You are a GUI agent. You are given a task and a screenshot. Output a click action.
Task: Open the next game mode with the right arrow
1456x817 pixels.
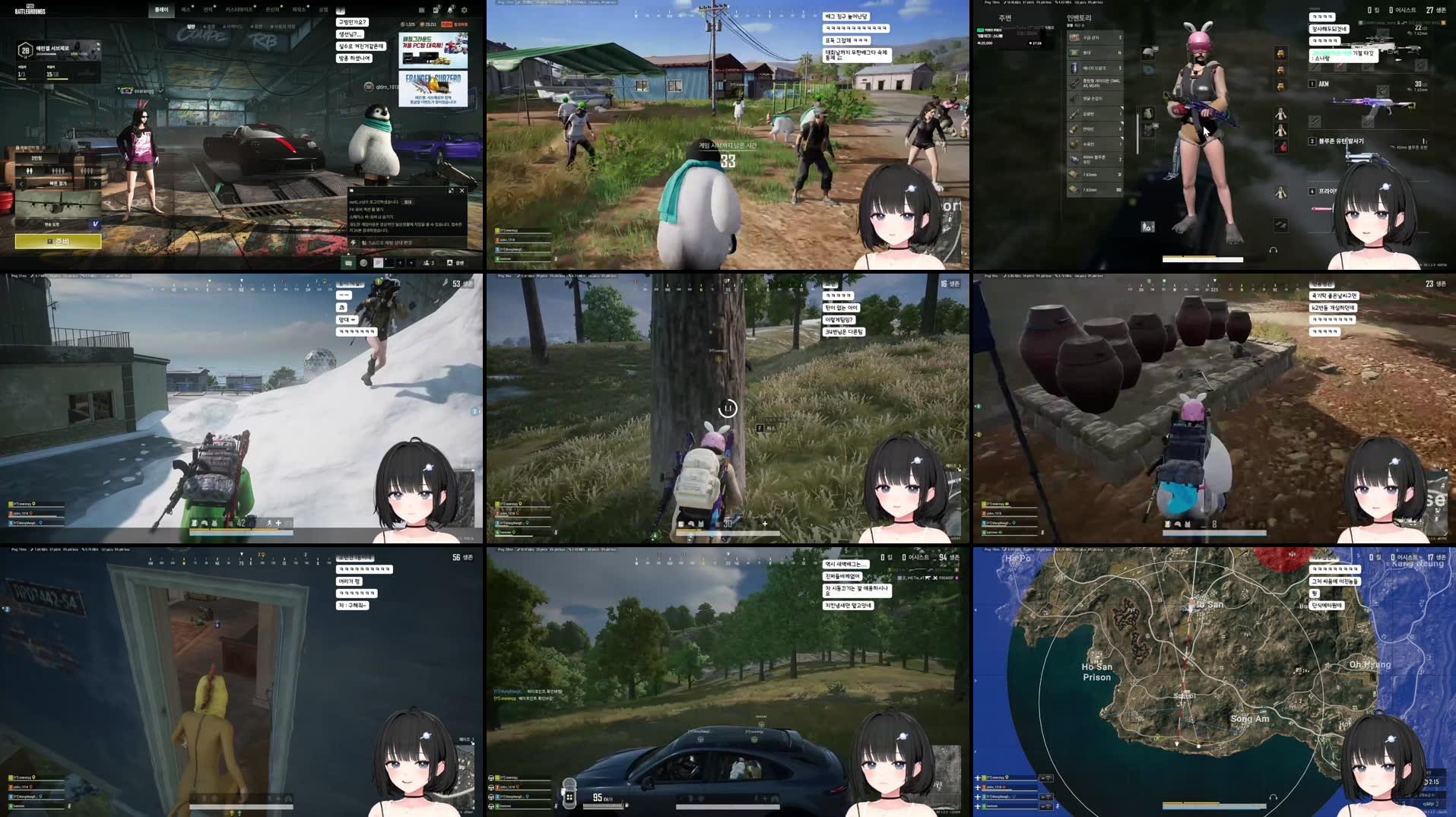pyautogui.click(x=94, y=185)
